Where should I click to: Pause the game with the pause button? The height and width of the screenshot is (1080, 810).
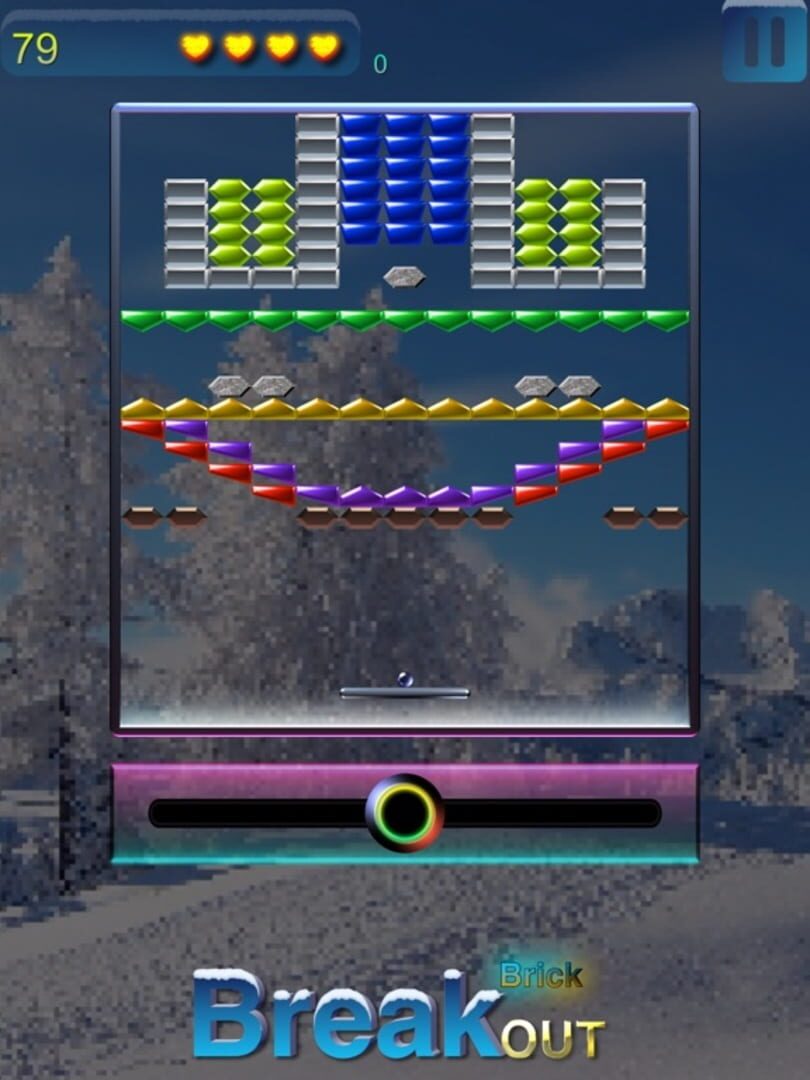coord(764,42)
